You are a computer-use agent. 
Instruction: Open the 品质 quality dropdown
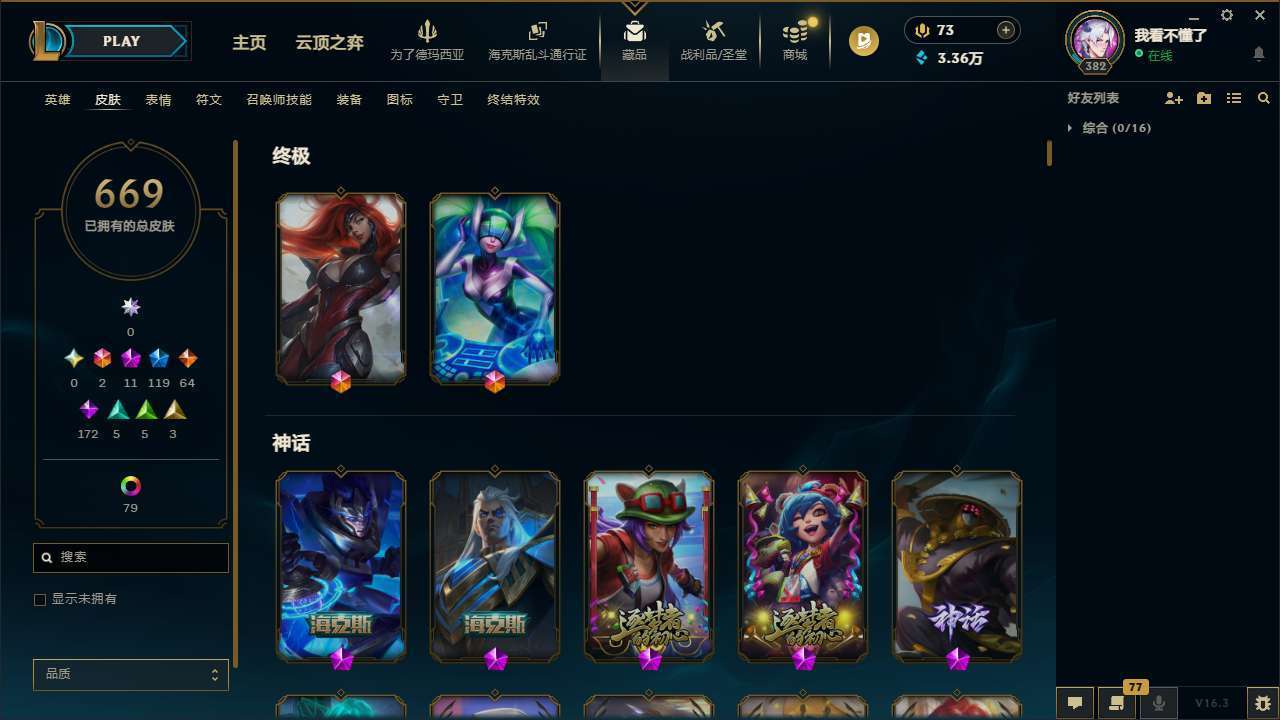[x=130, y=674]
